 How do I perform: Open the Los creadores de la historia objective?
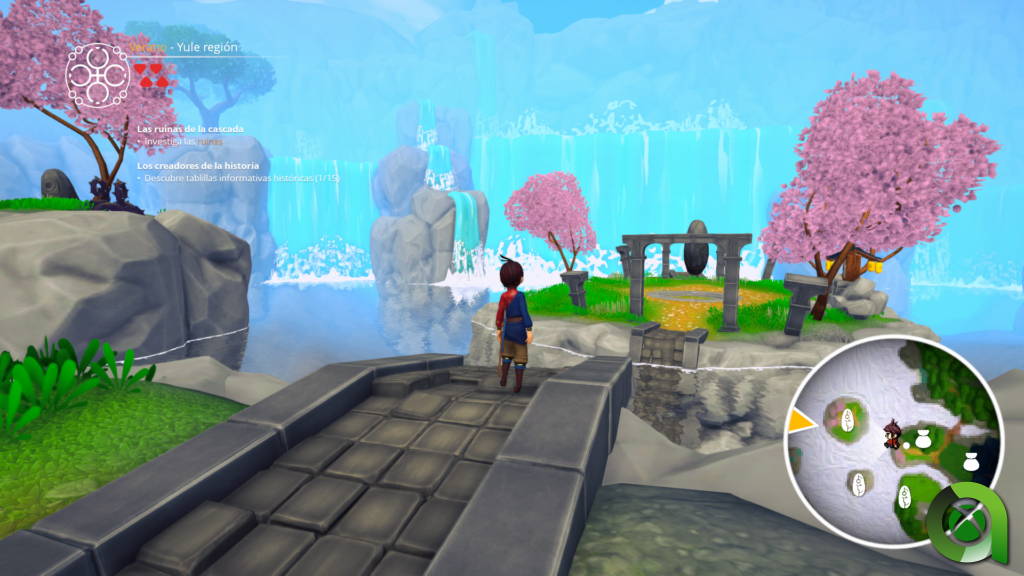[198, 165]
